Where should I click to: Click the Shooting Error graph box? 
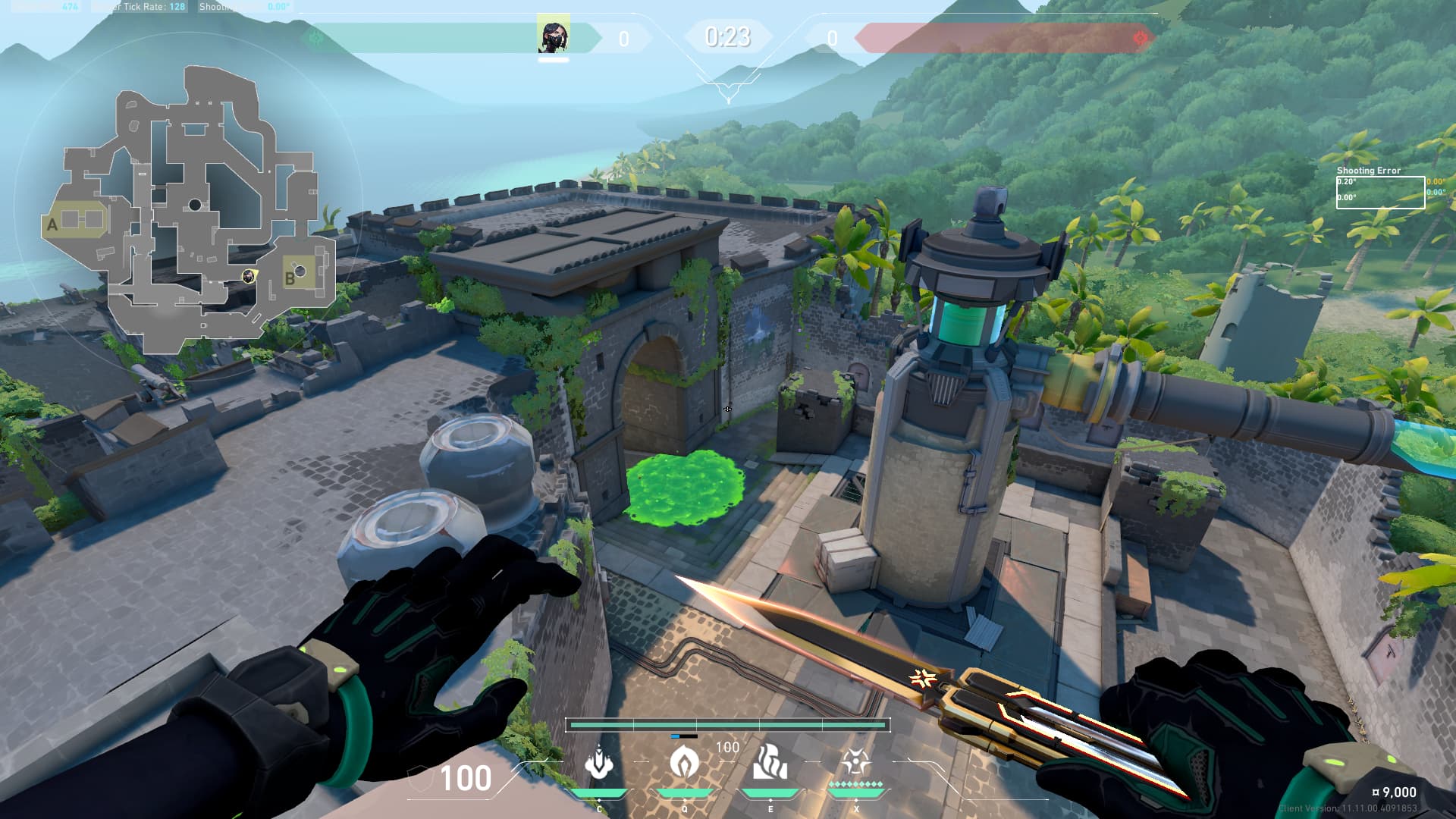pyautogui.click(x=1379, y=192)
